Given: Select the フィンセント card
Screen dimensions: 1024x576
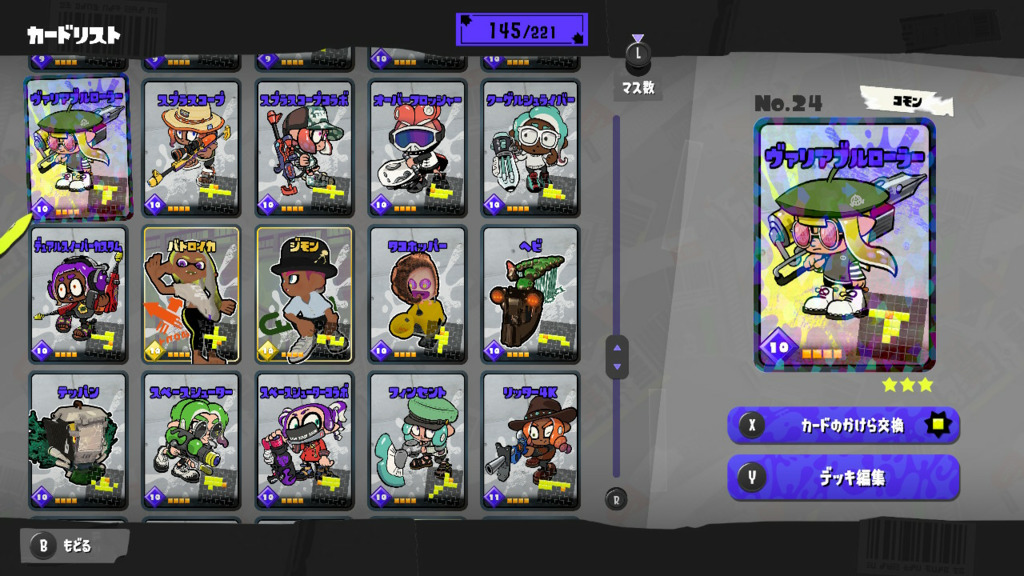Looking at the screenshot, I should point(418,440).
